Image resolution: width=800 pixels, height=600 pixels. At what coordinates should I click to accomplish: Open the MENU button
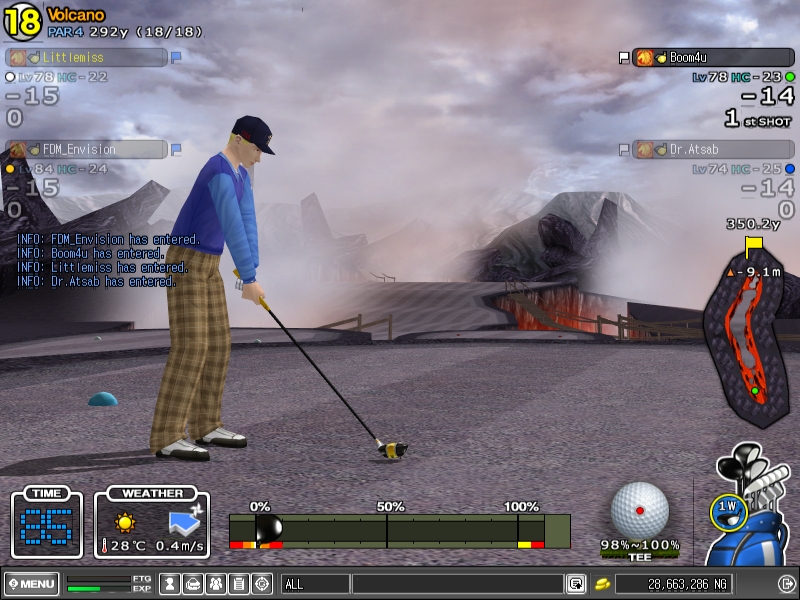tap(32, 584)
